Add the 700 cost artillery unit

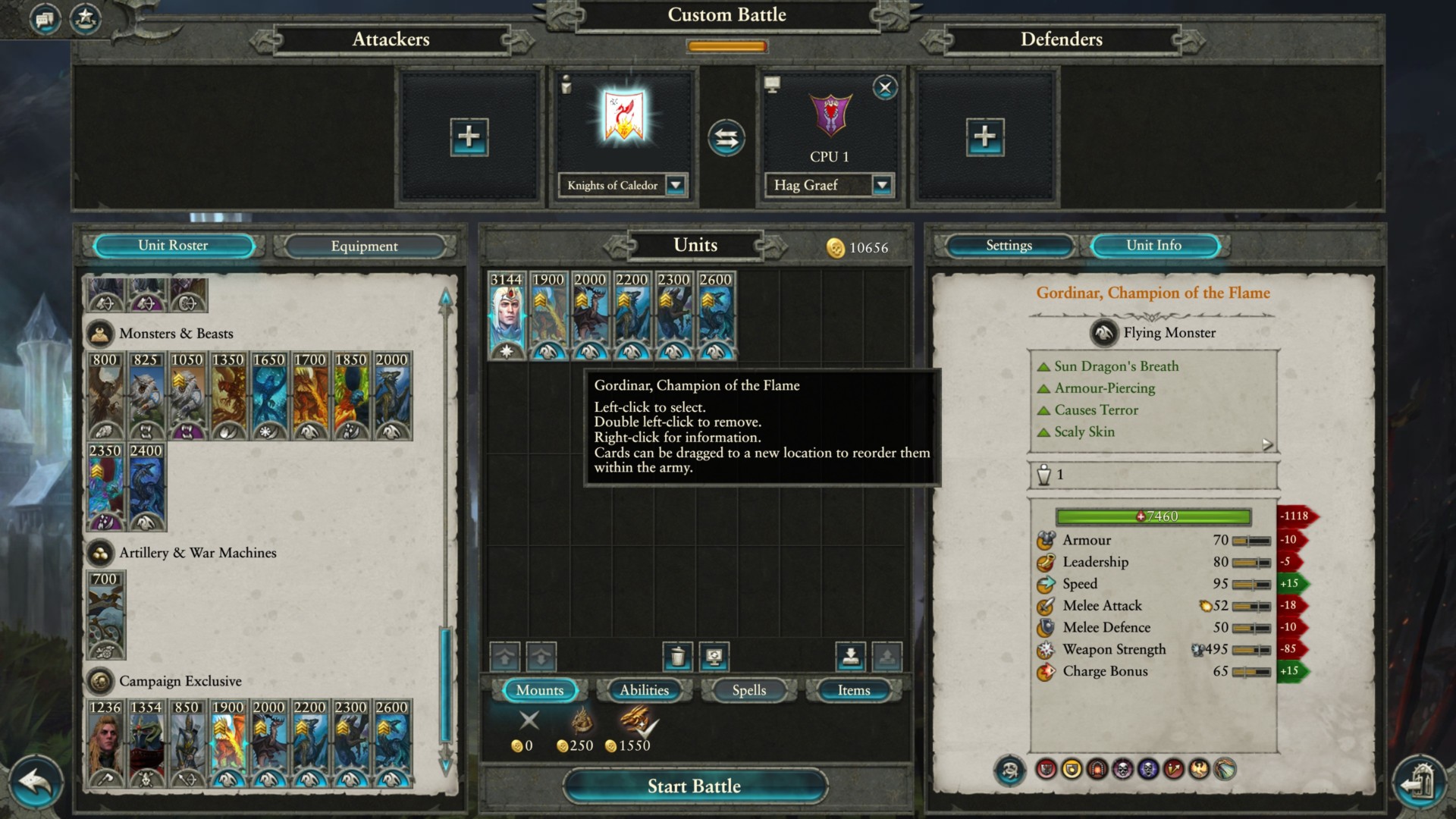coord(105,616)
